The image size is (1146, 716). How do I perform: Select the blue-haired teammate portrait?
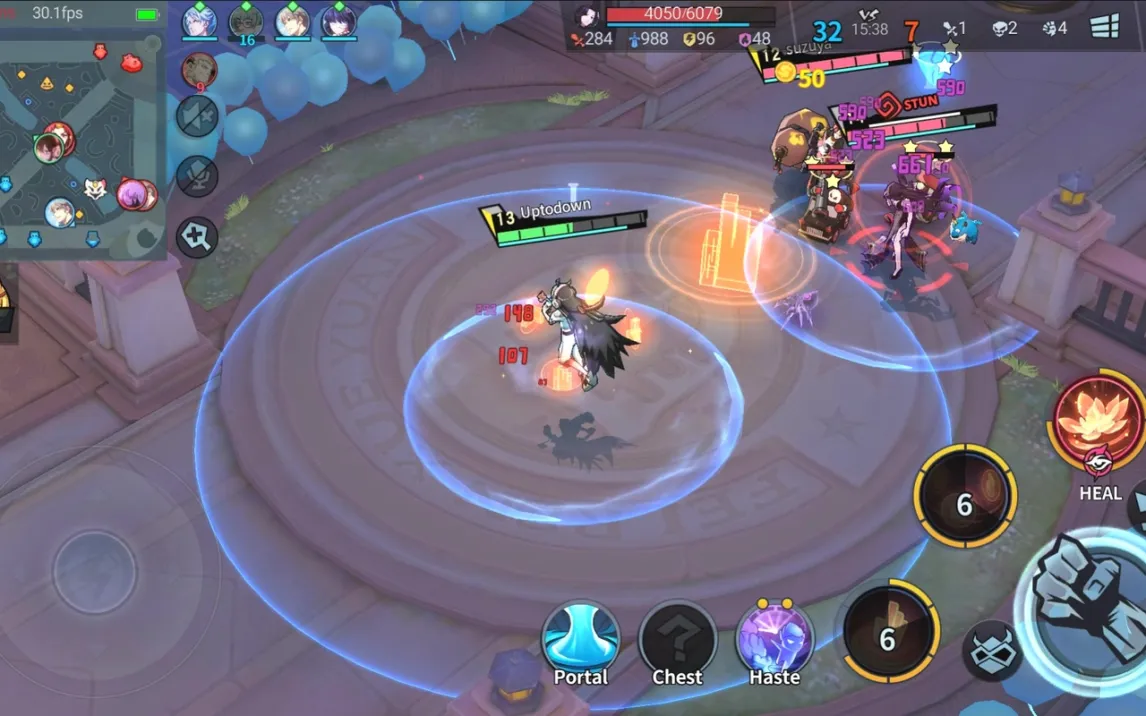pos(199,21)
